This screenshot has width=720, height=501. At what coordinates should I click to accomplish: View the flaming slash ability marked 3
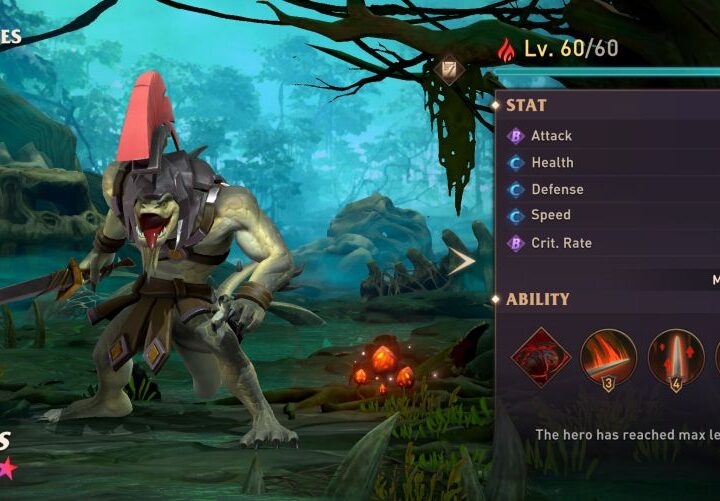point(608,357)
